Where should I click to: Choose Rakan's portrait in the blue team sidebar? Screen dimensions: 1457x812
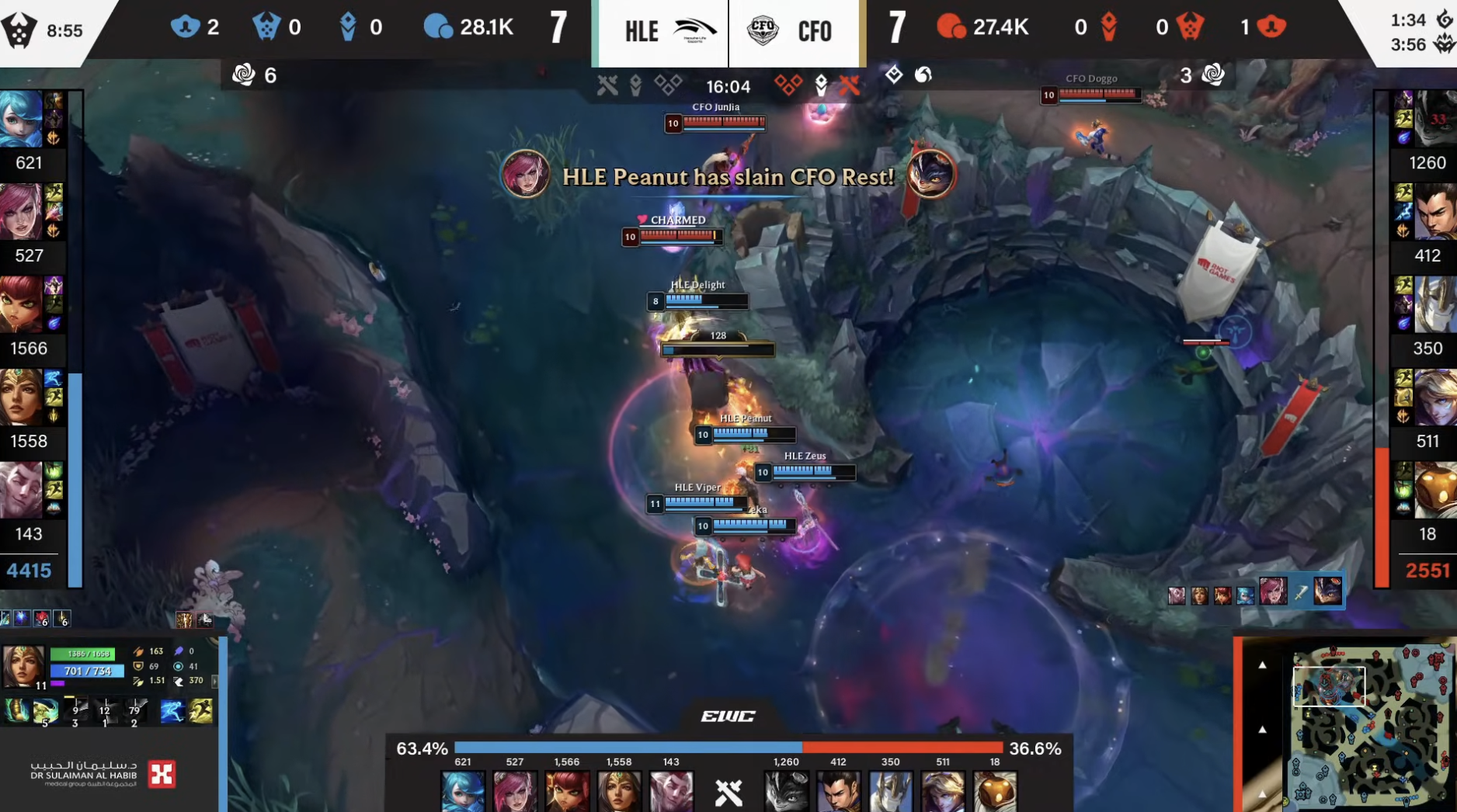tap(21, 490)
